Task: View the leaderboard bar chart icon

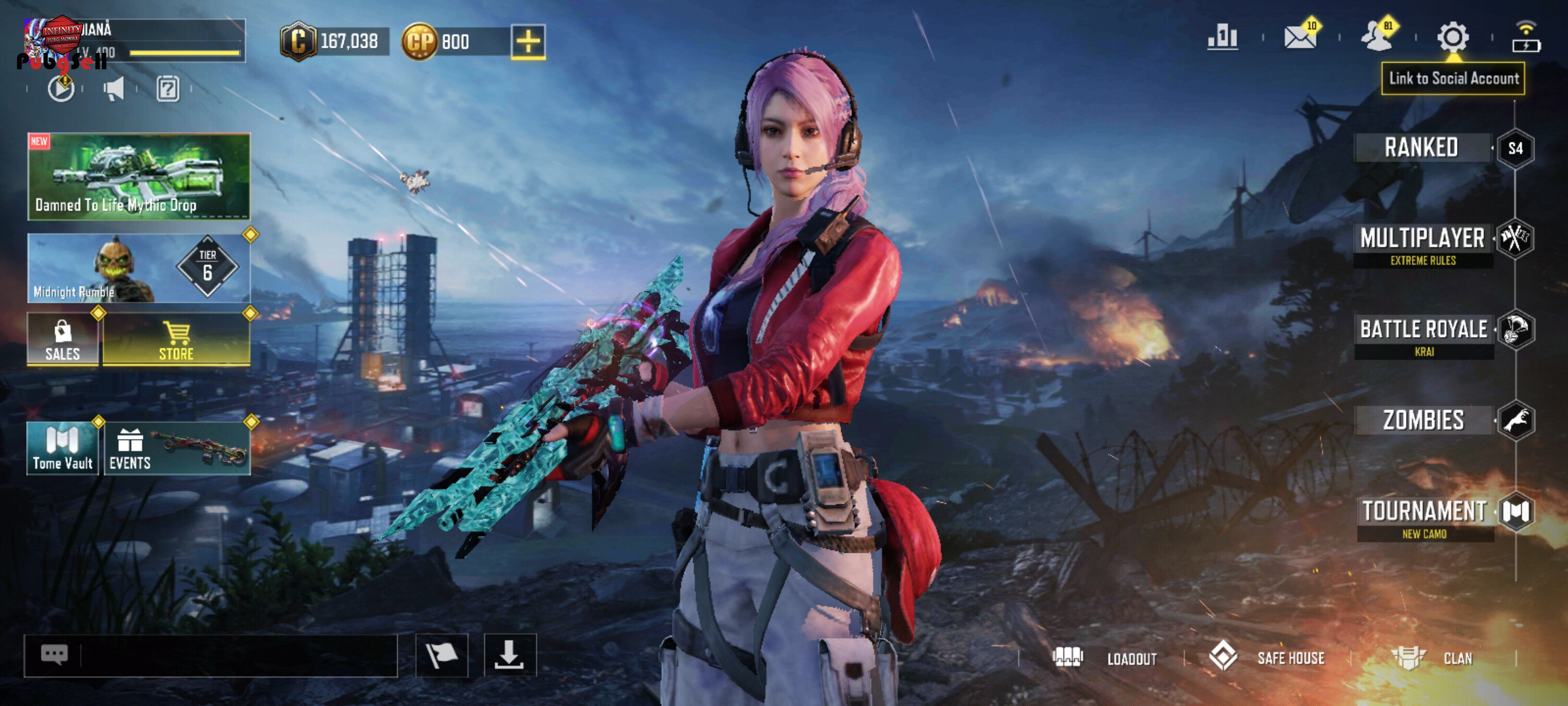Action: 1222,37
